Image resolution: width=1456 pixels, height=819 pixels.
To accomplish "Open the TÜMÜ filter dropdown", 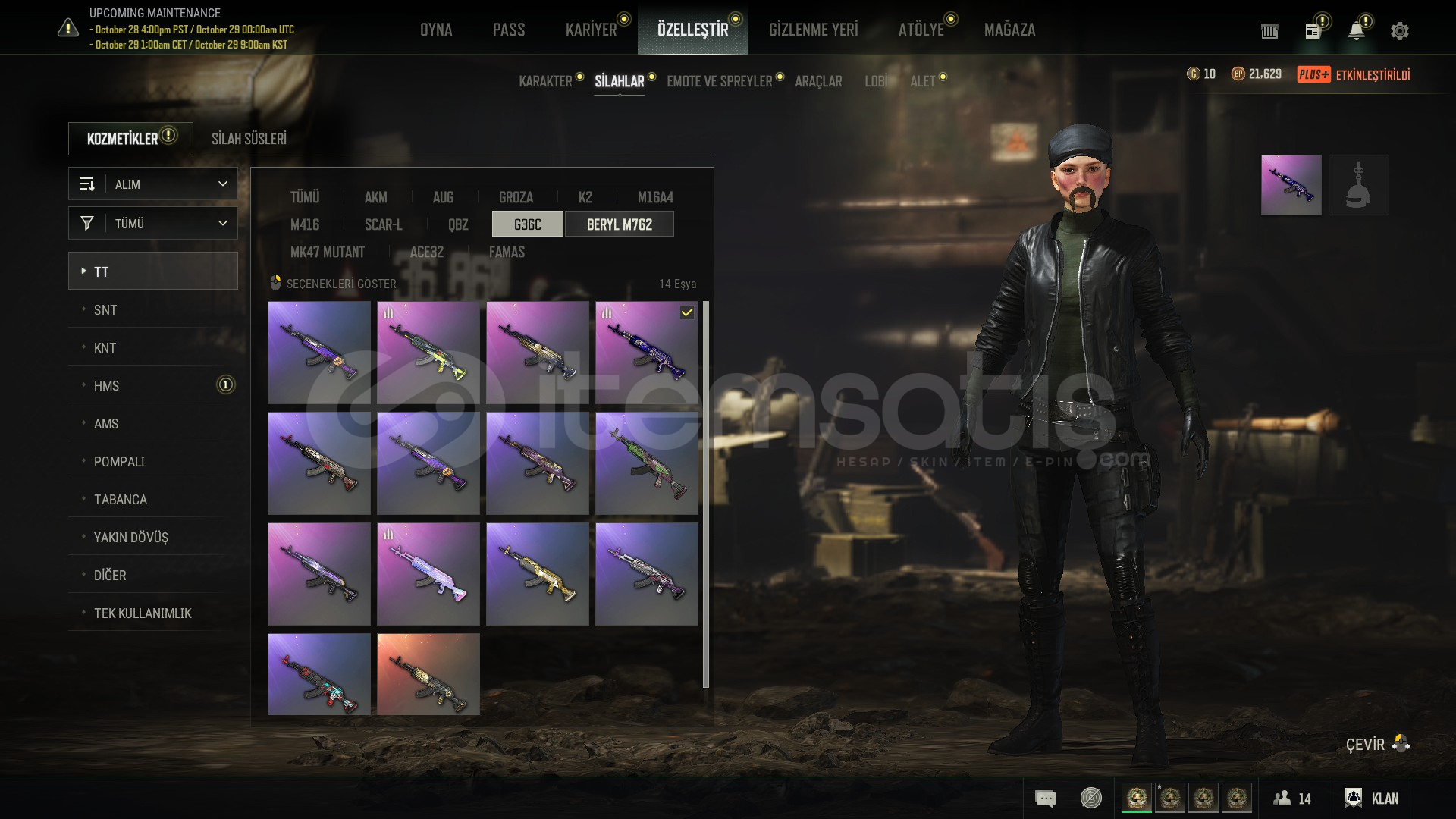I will click(152, 223).
